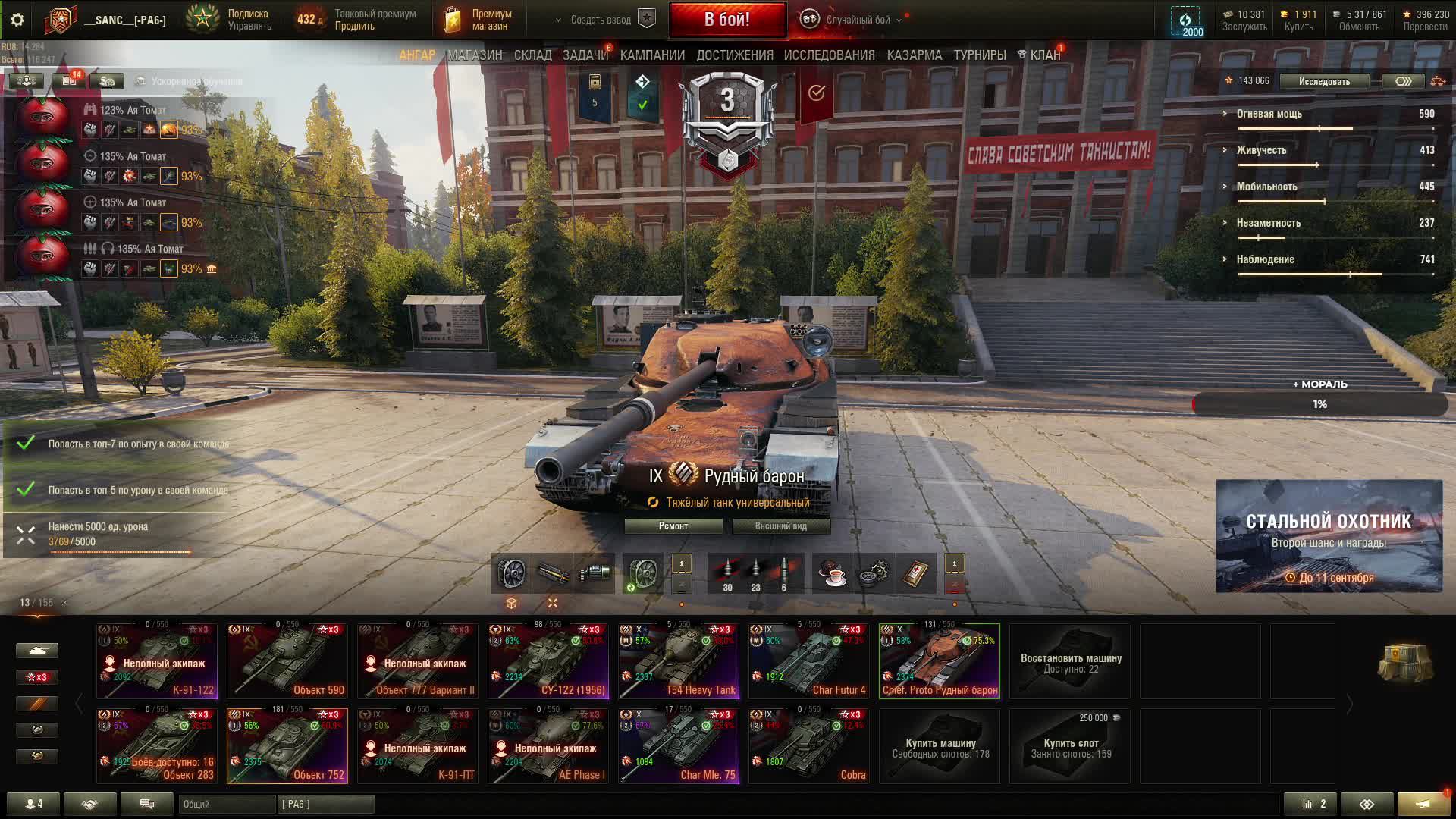Go to the ИССЛЕДОВАНИЯ tab
The height and width of the screenshot is (819, 1456).
(x=829, y=55)
